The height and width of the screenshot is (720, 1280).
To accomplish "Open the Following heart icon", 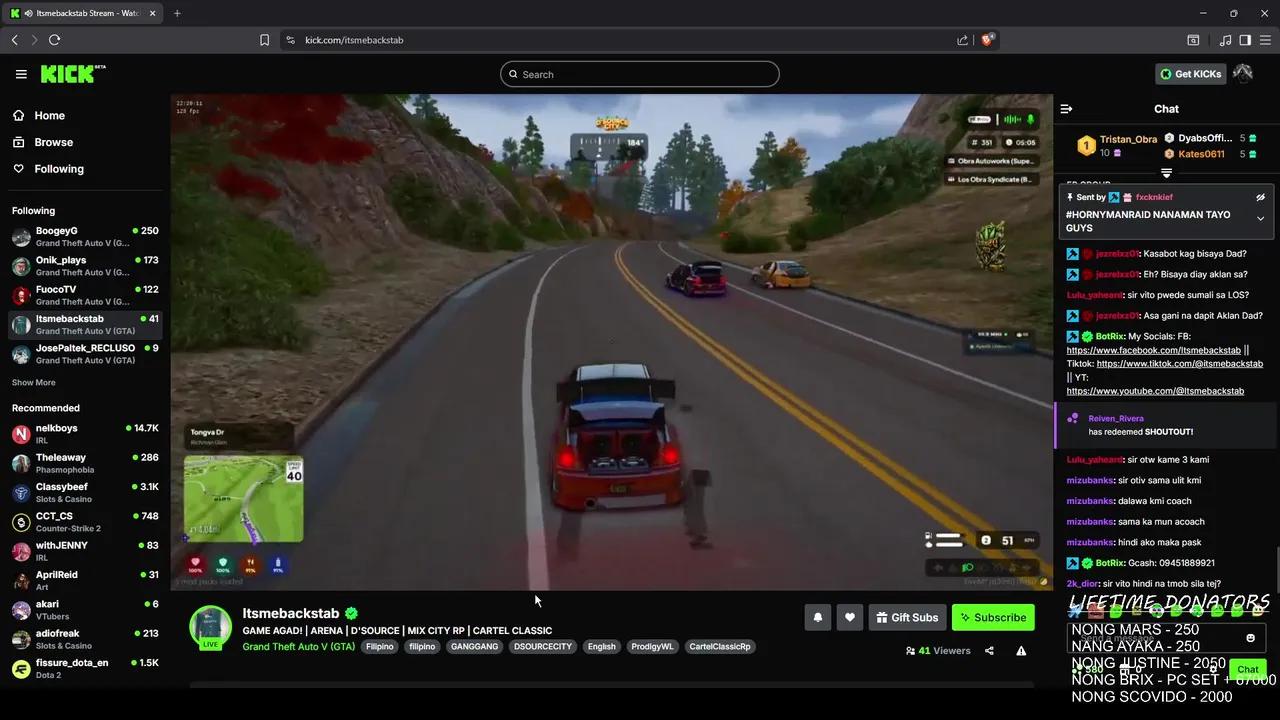I will tap(20, 168).
